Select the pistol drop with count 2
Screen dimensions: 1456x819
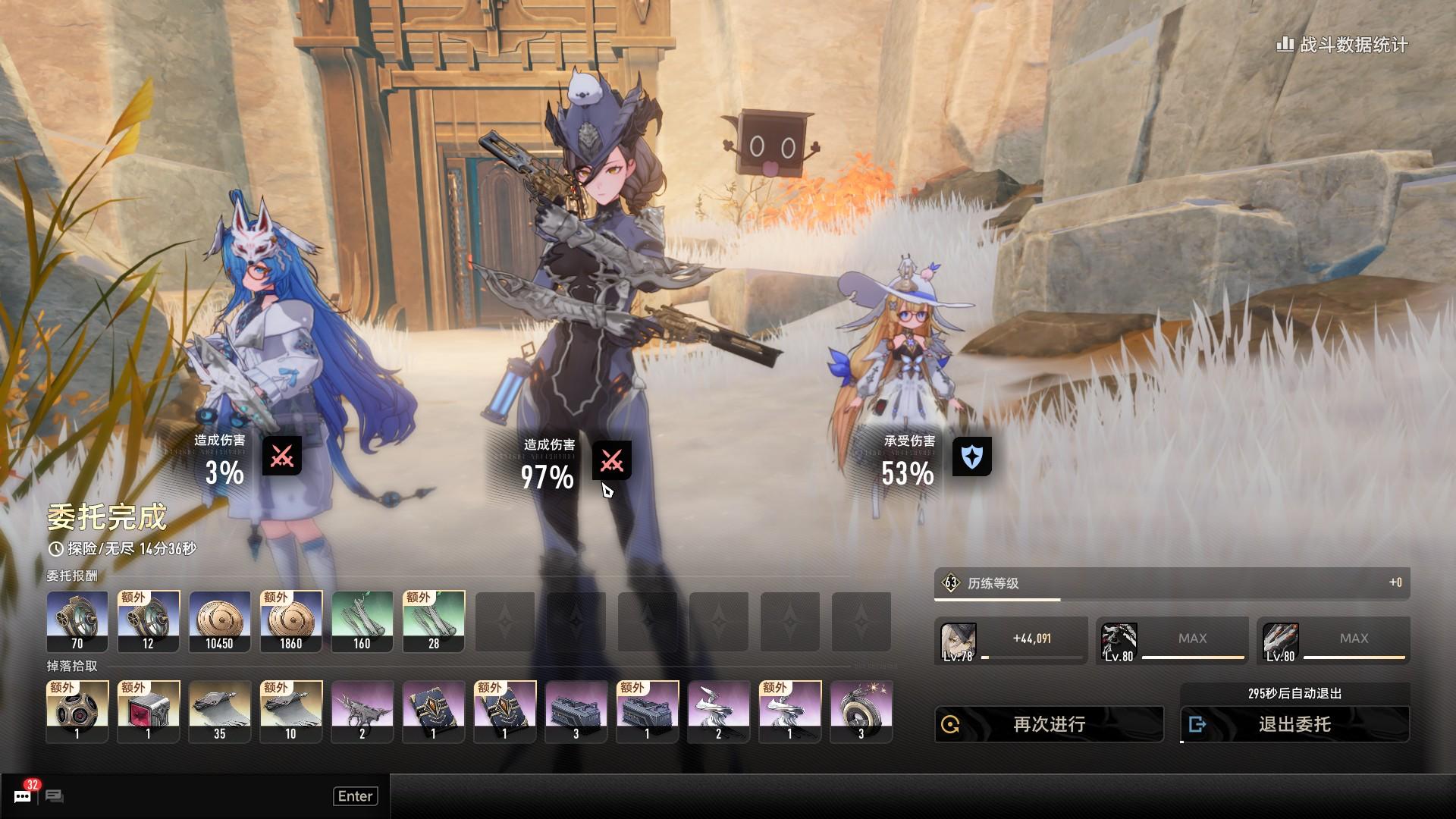pos(362,711)
